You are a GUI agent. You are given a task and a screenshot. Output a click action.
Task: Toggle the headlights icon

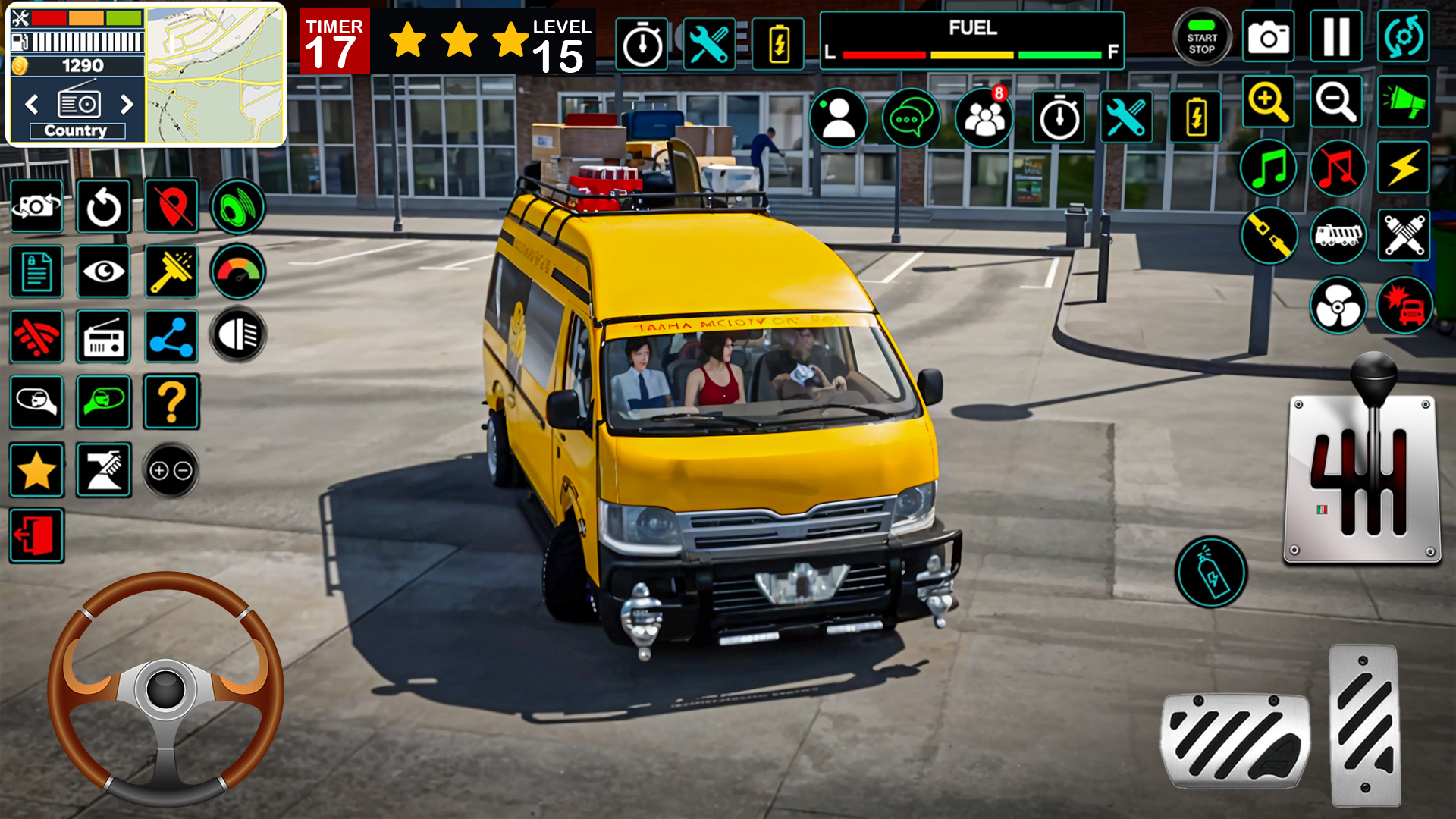[238, 334]
